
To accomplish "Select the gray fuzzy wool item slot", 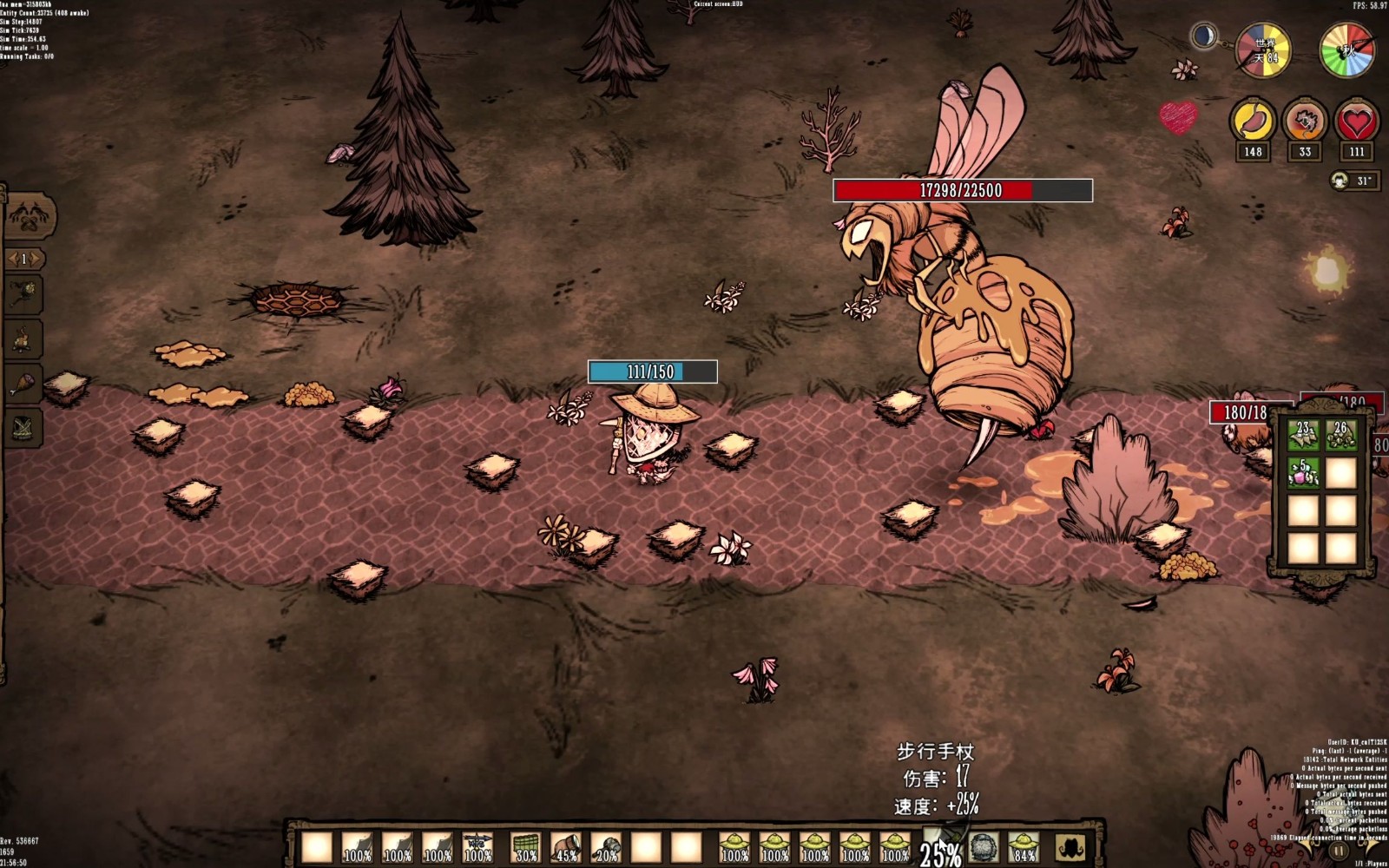I will 984,846.
